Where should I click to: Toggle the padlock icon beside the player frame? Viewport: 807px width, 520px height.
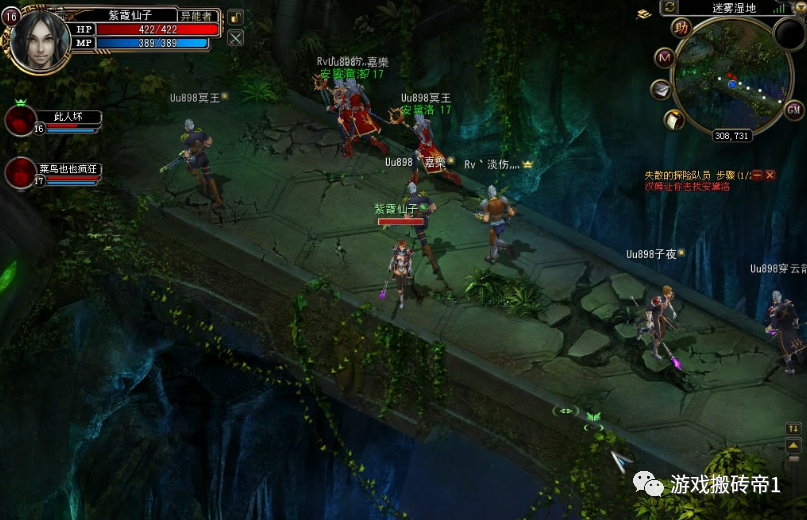(235, 17)
